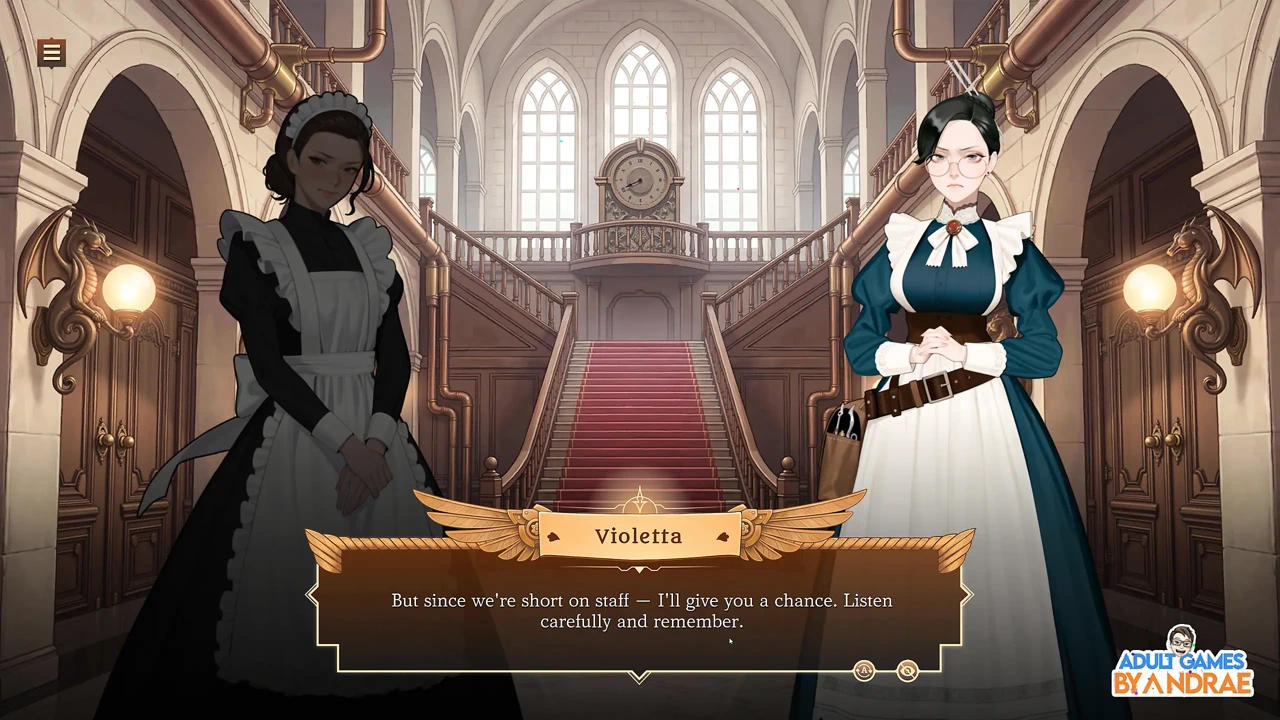Toggle auto-advance dialogue mode

[x=865, y=671]
